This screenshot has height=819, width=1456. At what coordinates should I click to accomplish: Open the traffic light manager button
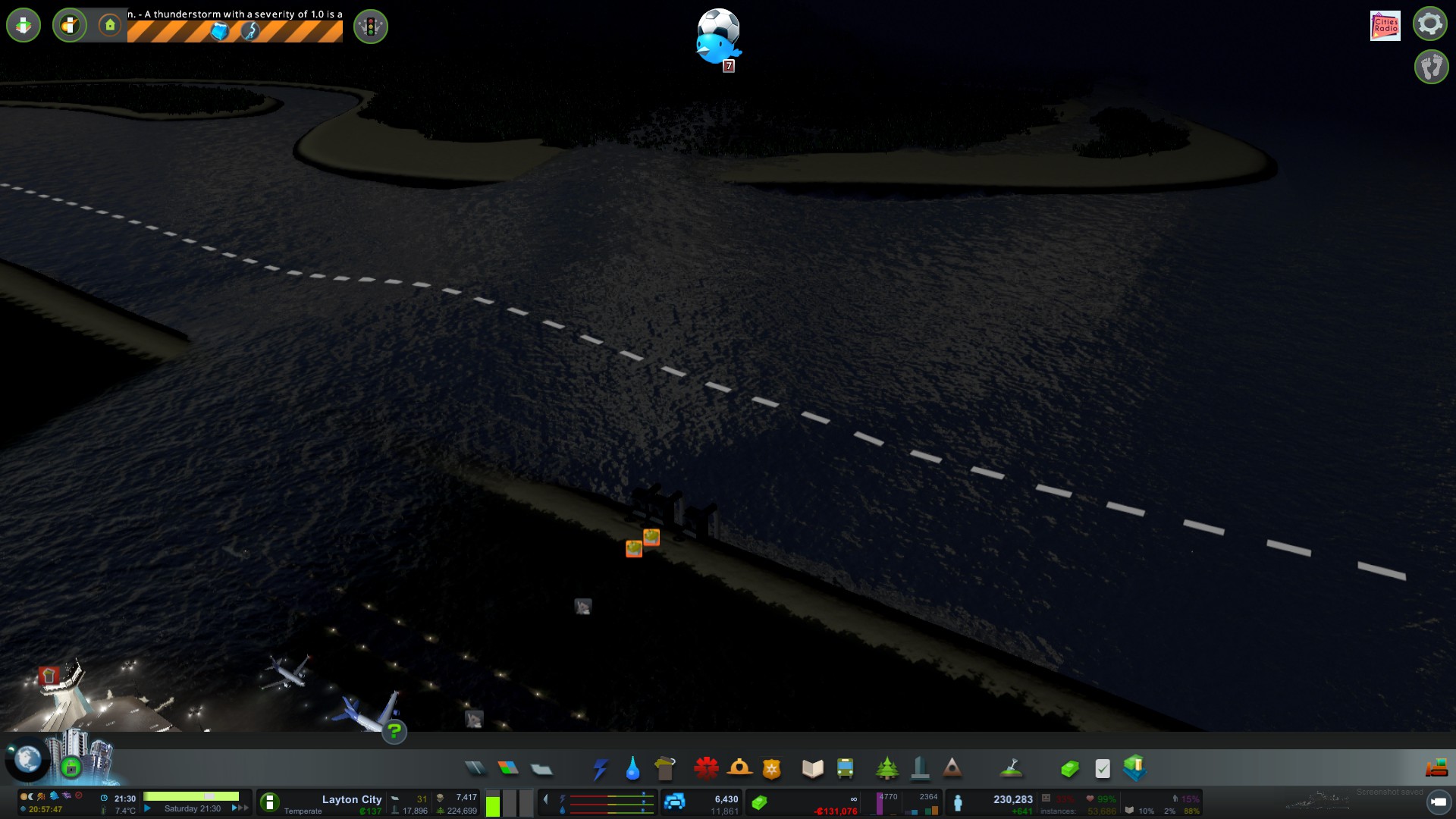[x=371, y=27]
